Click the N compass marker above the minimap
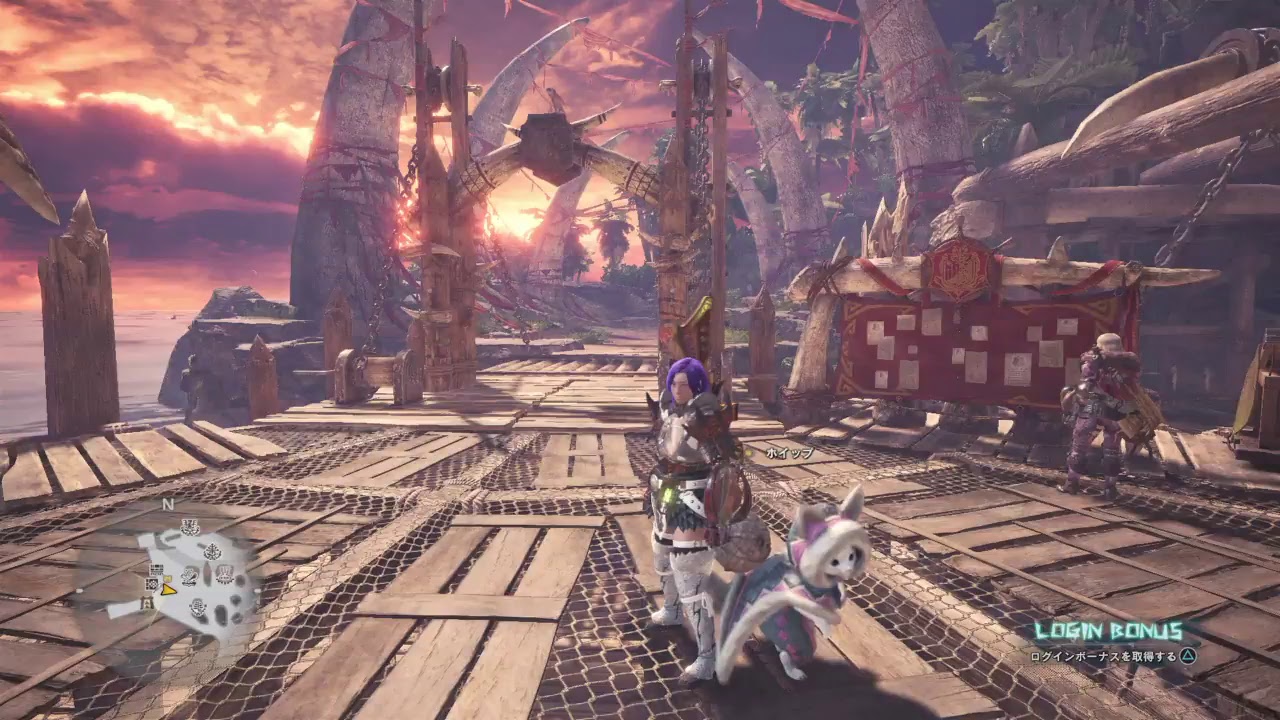The width and height of the screenshot is (1280, 720). click(167, 505)
